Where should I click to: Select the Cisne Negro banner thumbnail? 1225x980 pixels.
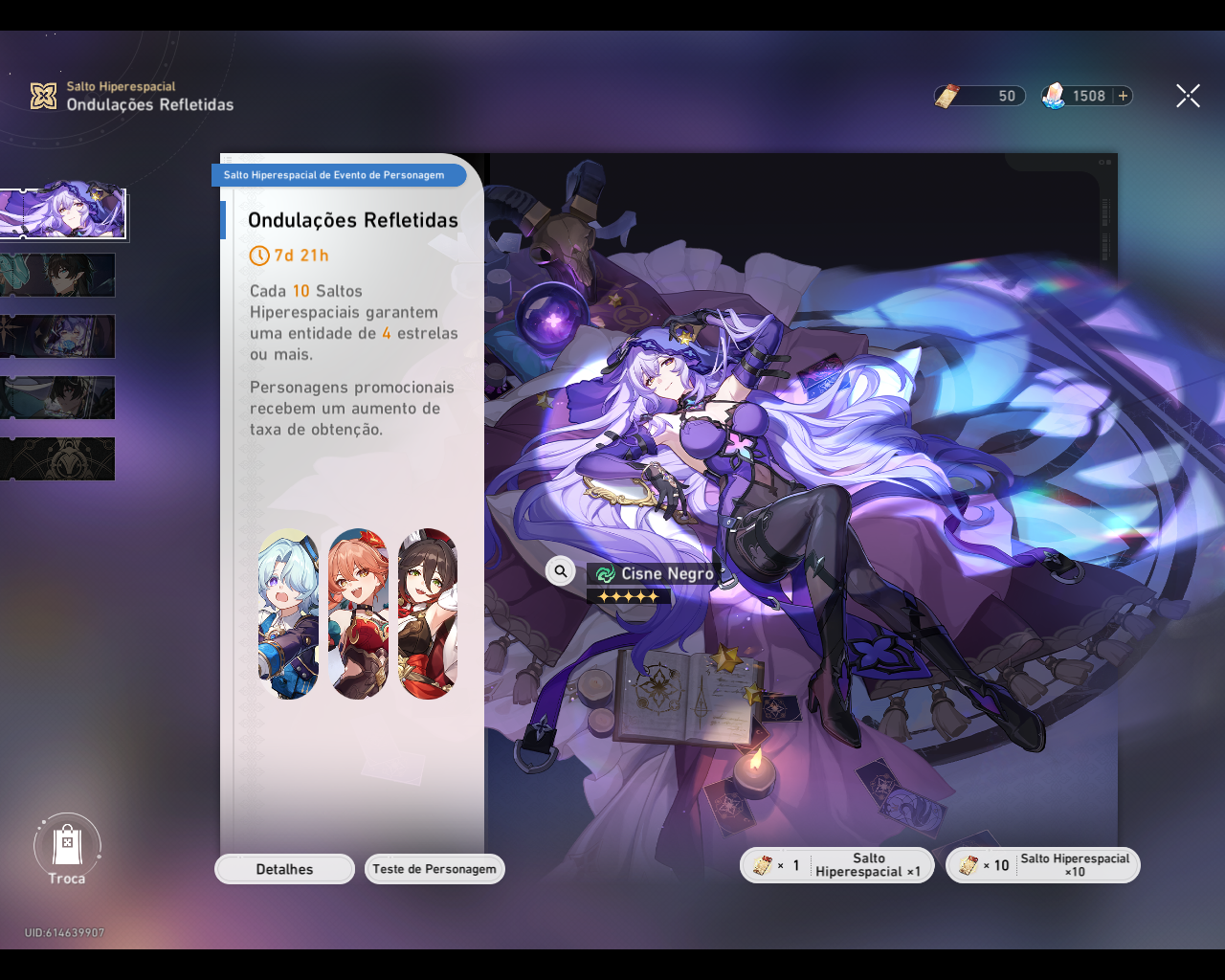pos(64,213)
